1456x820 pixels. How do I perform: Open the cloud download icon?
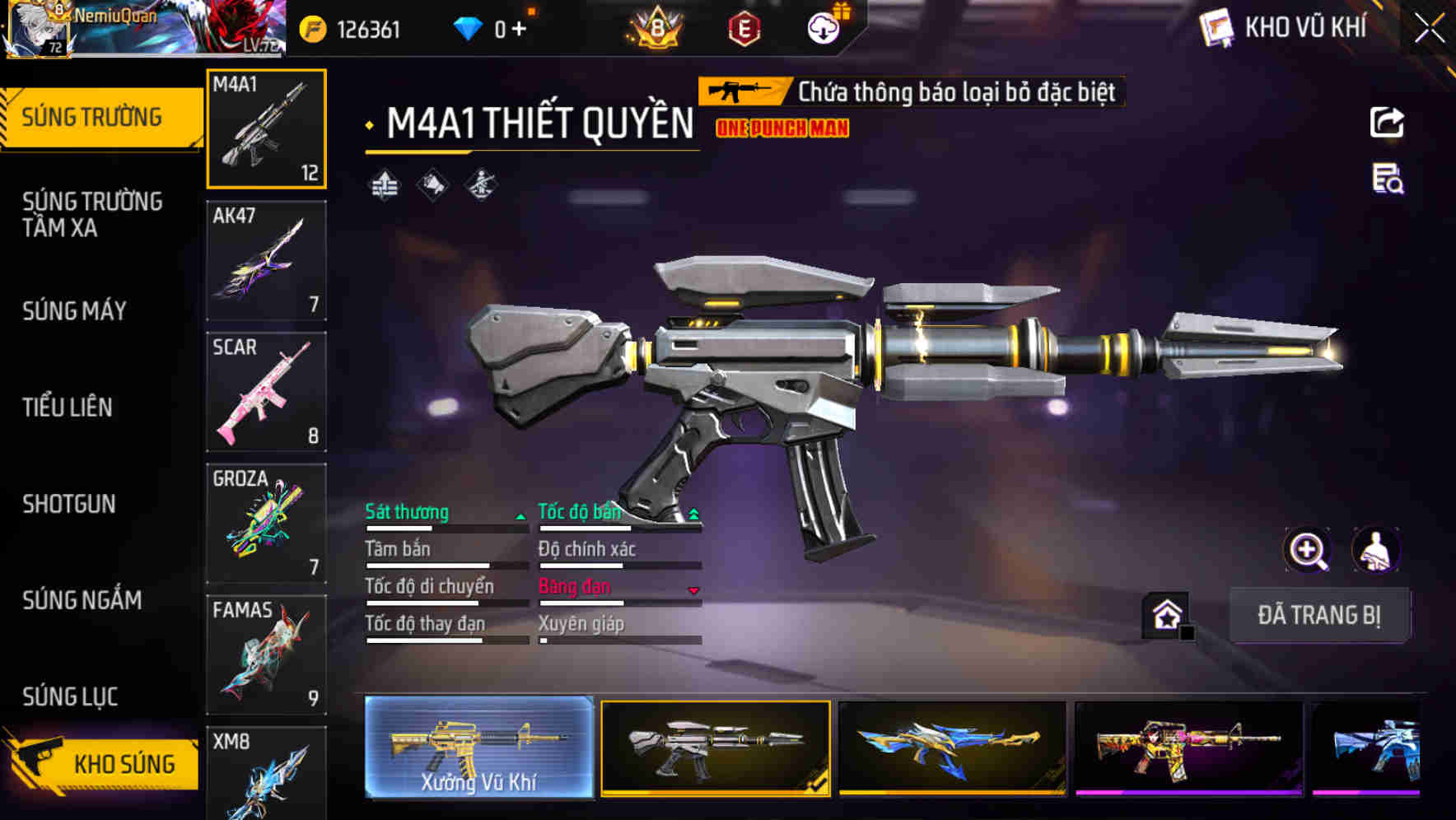823,30
